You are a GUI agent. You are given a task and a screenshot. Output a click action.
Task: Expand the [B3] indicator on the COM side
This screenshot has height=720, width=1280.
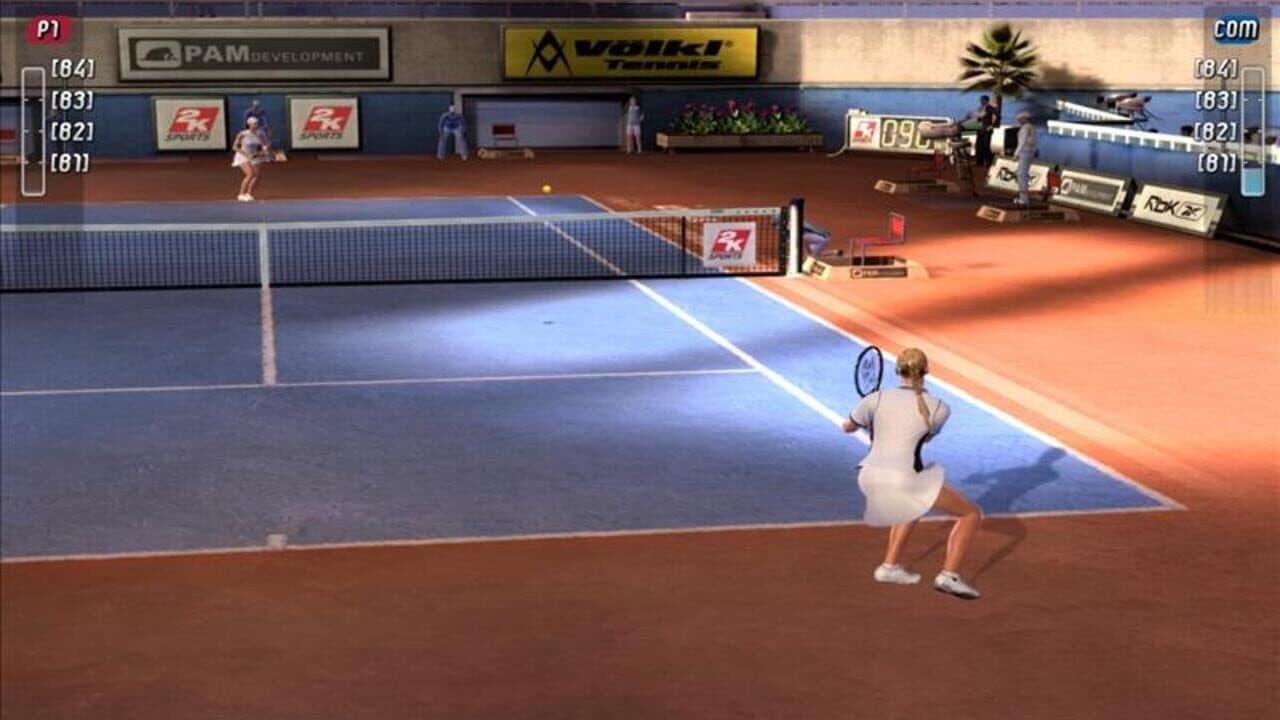point(1215,98)
